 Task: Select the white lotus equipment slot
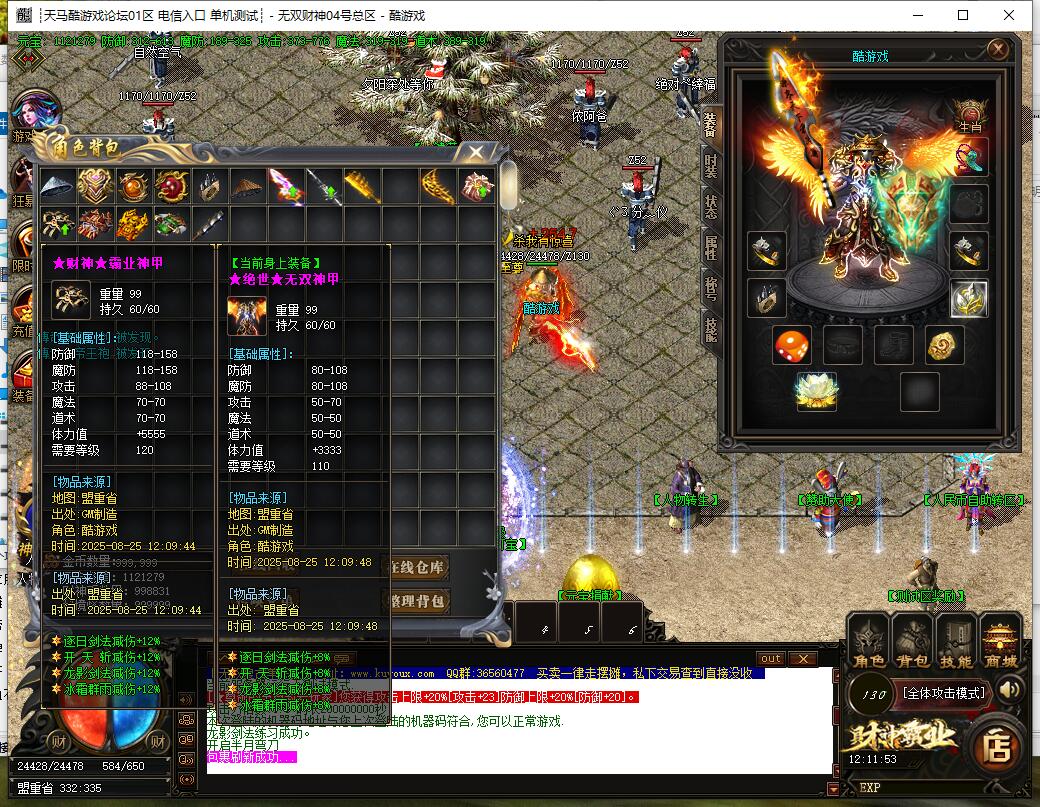(x=816, y=391)
